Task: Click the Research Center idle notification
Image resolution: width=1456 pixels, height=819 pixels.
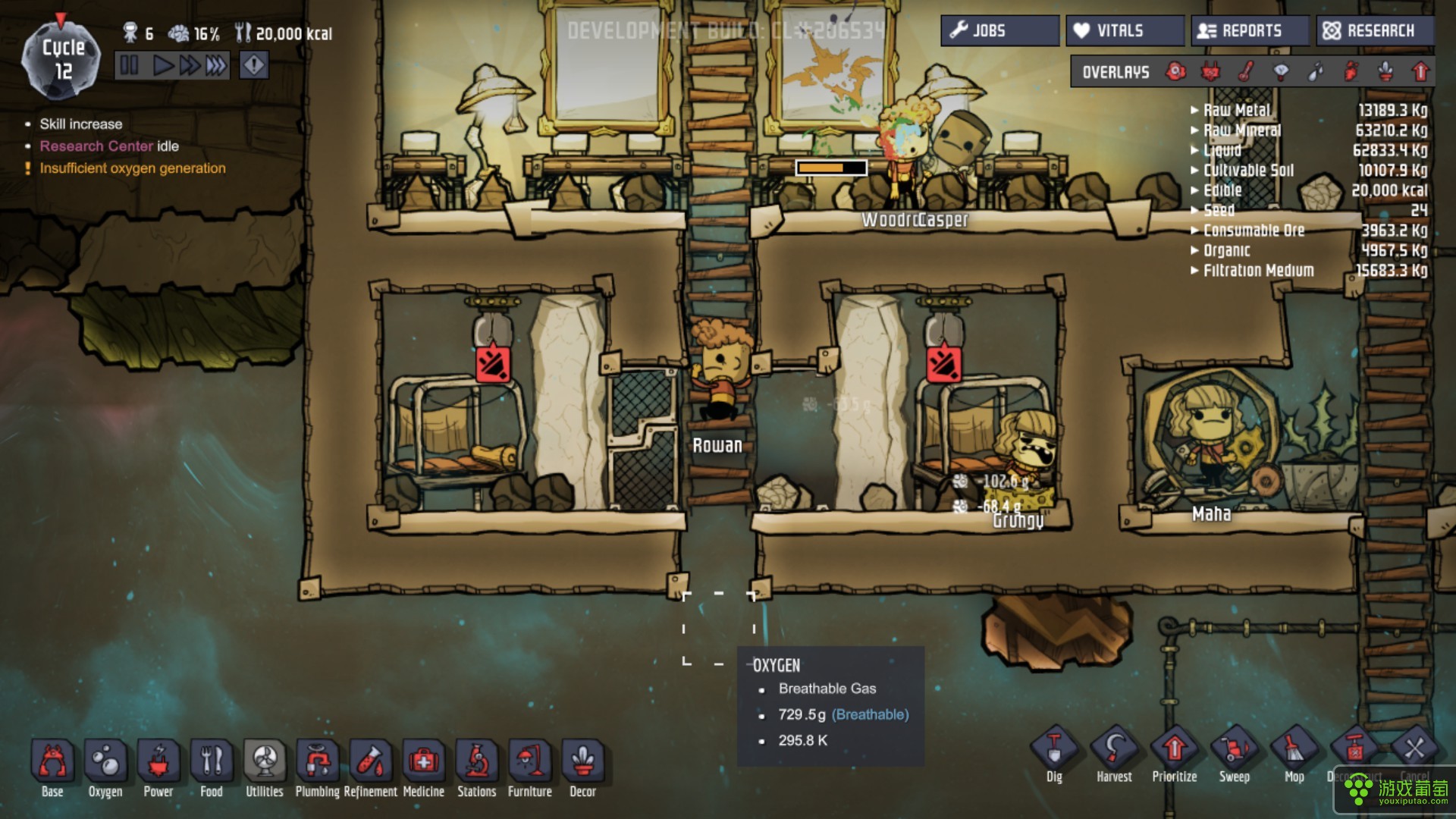Action: [x=109, y=146]
